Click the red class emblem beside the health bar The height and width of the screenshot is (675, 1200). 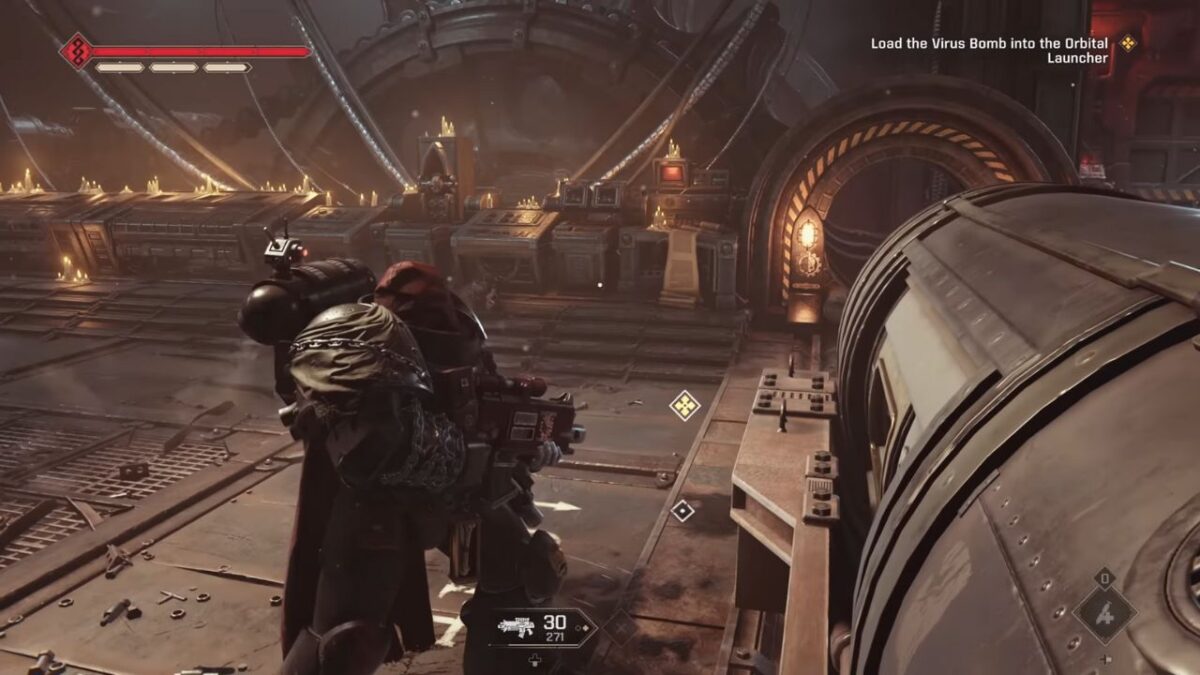tap(76, 51)
